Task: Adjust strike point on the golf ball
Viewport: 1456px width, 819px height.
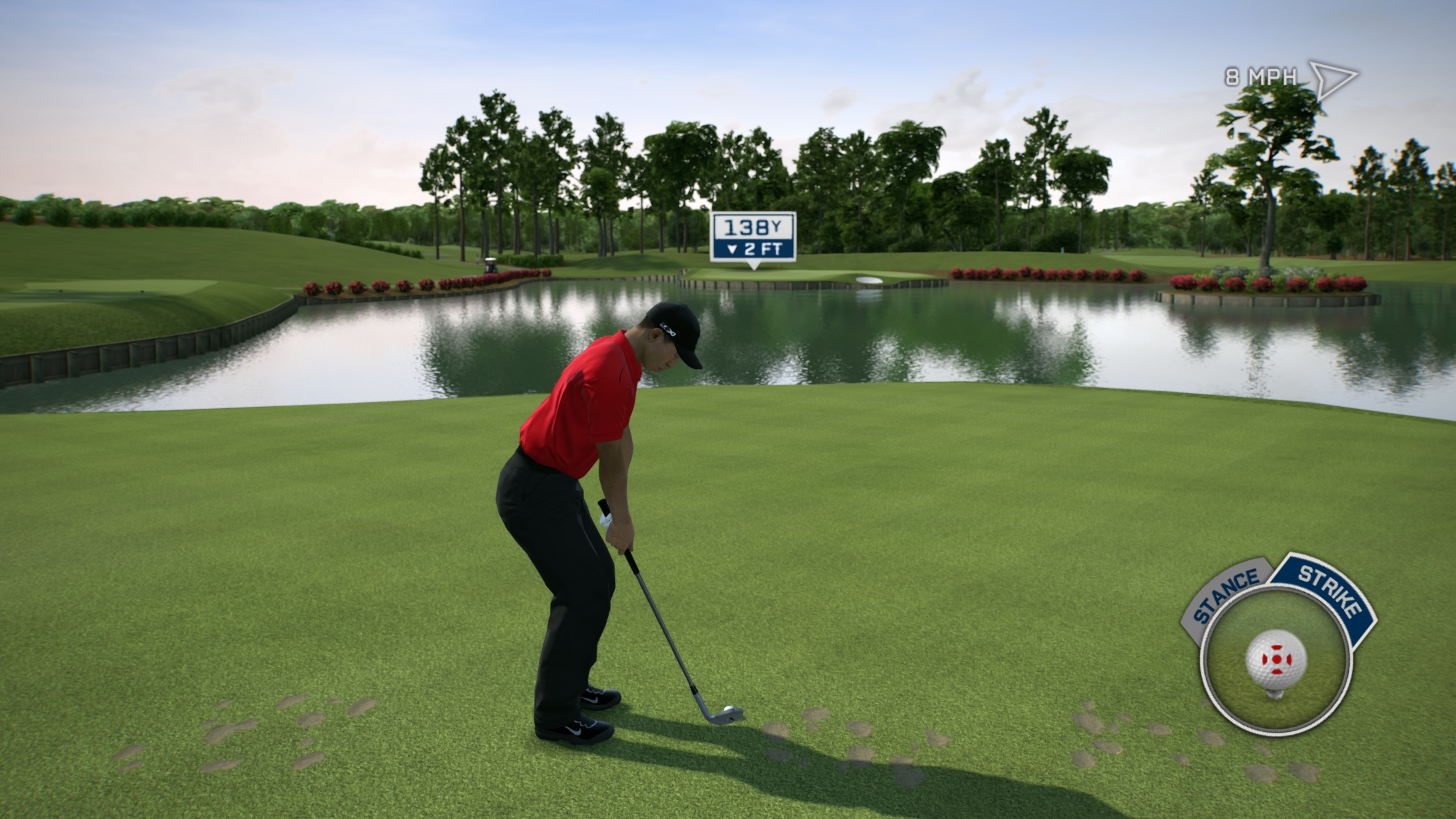Action: [1276, 659]
